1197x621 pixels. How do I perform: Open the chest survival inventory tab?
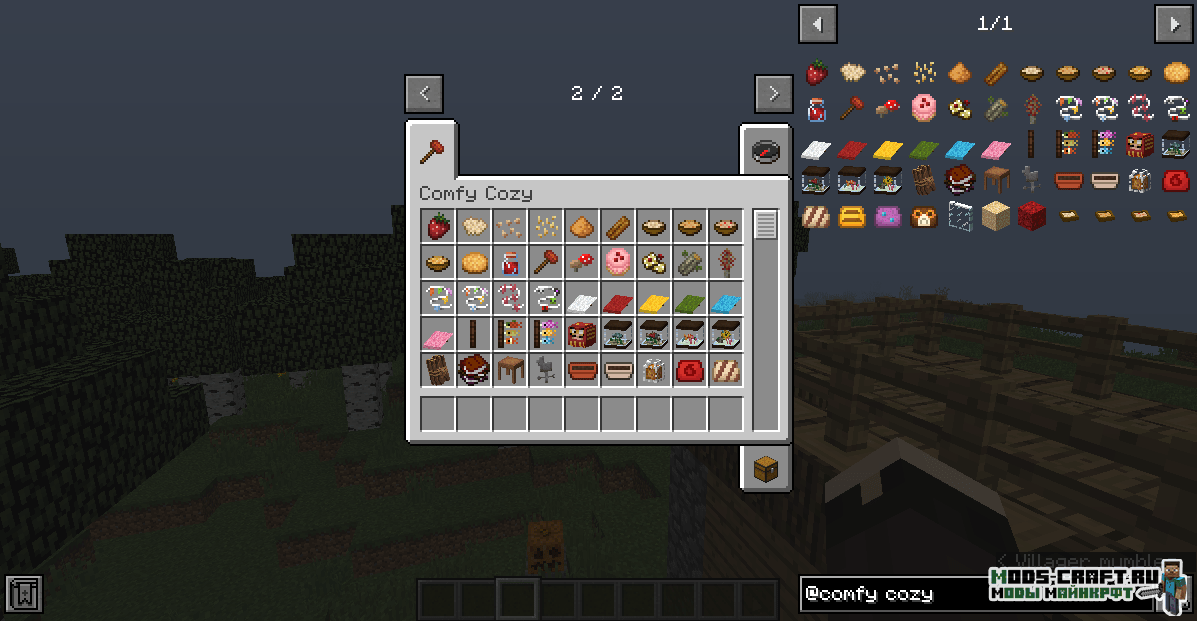click(765, 467)
